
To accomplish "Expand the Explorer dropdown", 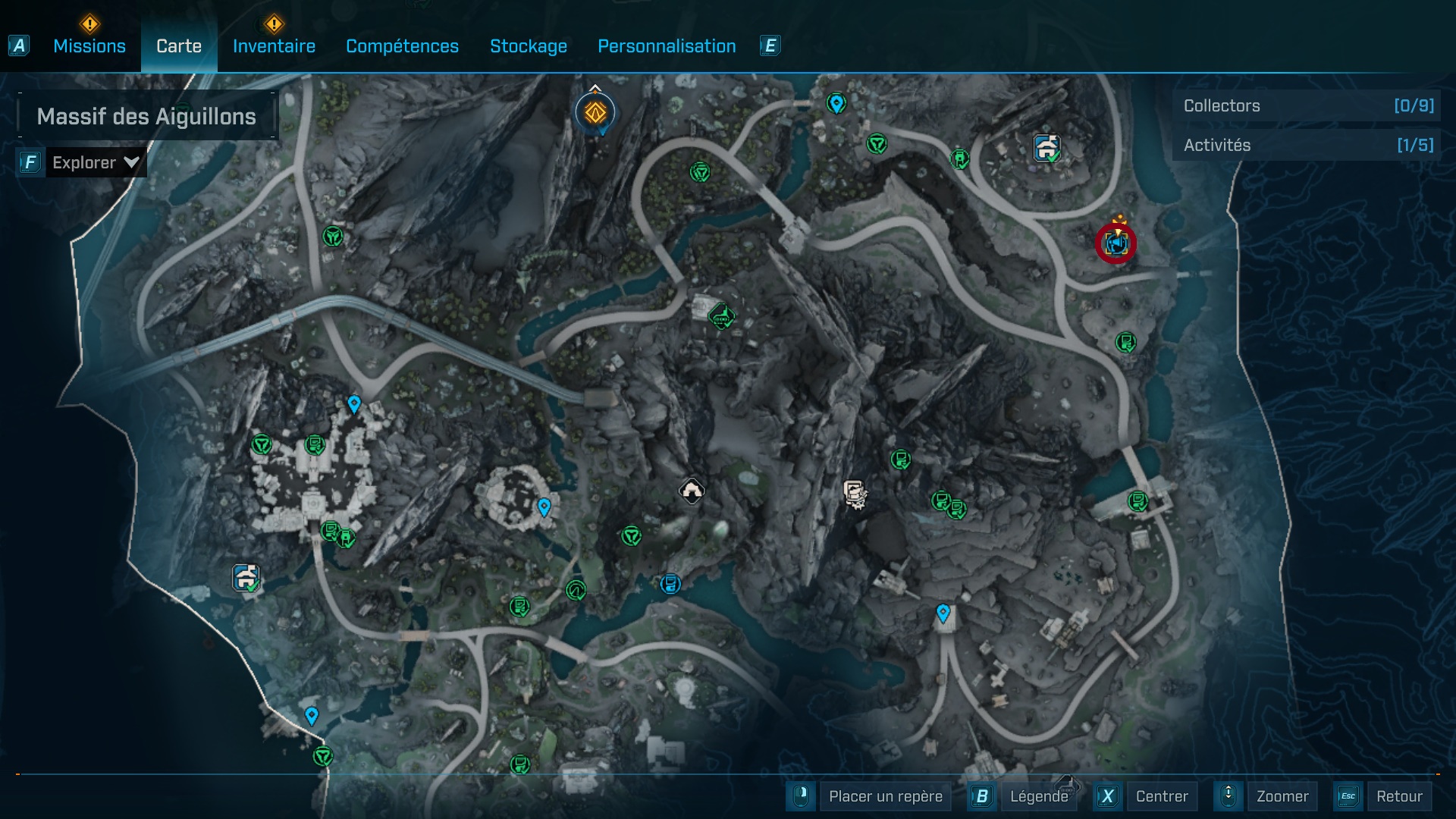I will [x=96, y=162].
